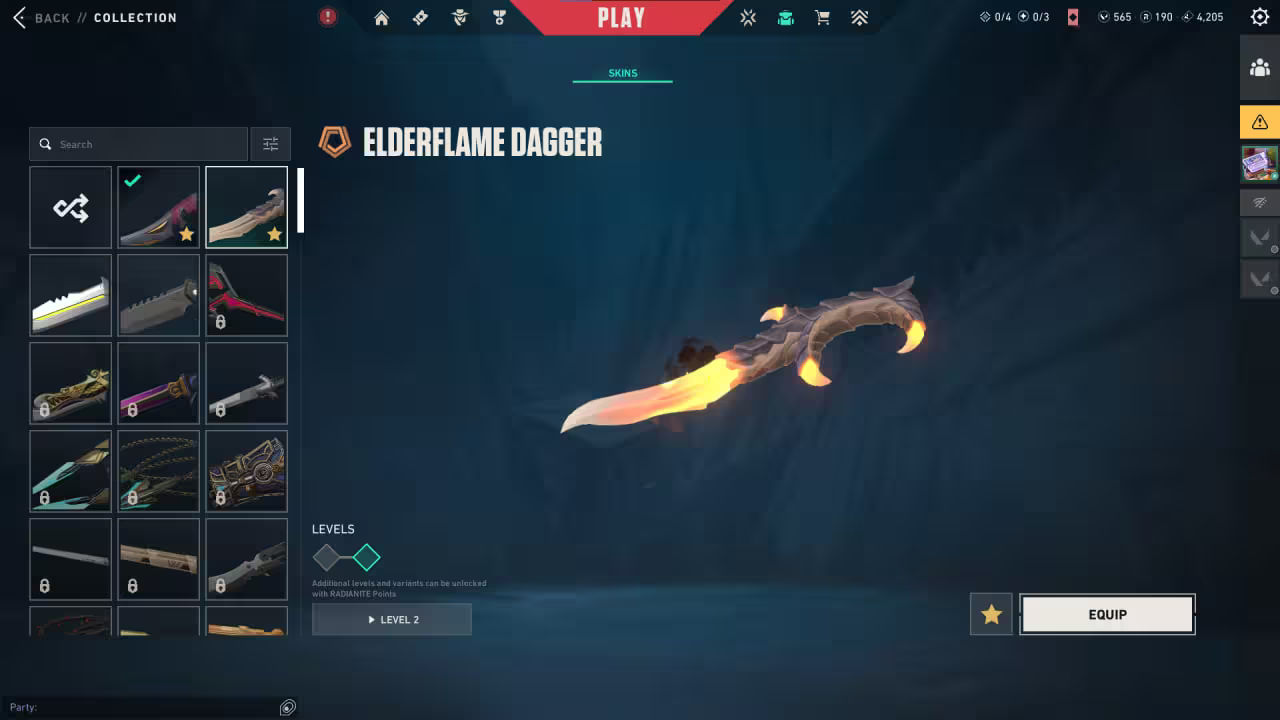The image size is (1280, 720).
Task: Select the highlighted teal level 2 diamond
Action: tap(367, 557)
